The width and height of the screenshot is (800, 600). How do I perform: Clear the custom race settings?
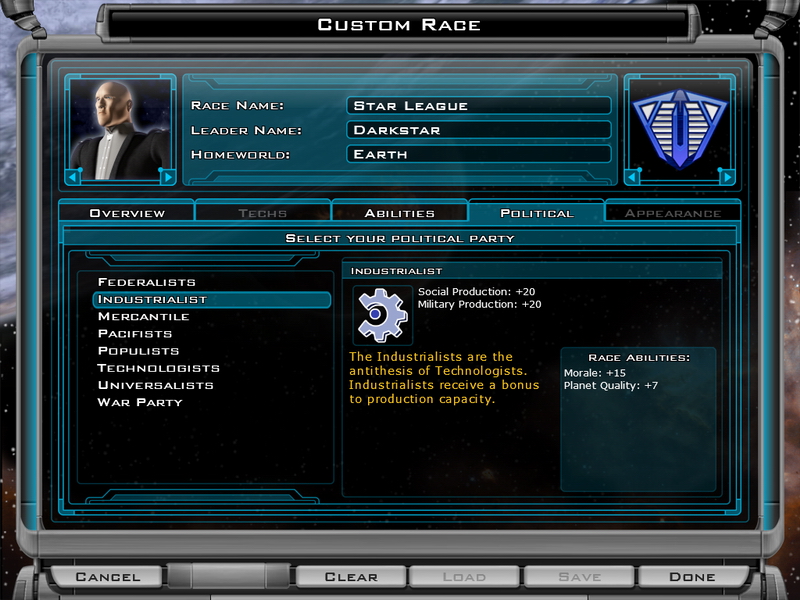point(351,576)
